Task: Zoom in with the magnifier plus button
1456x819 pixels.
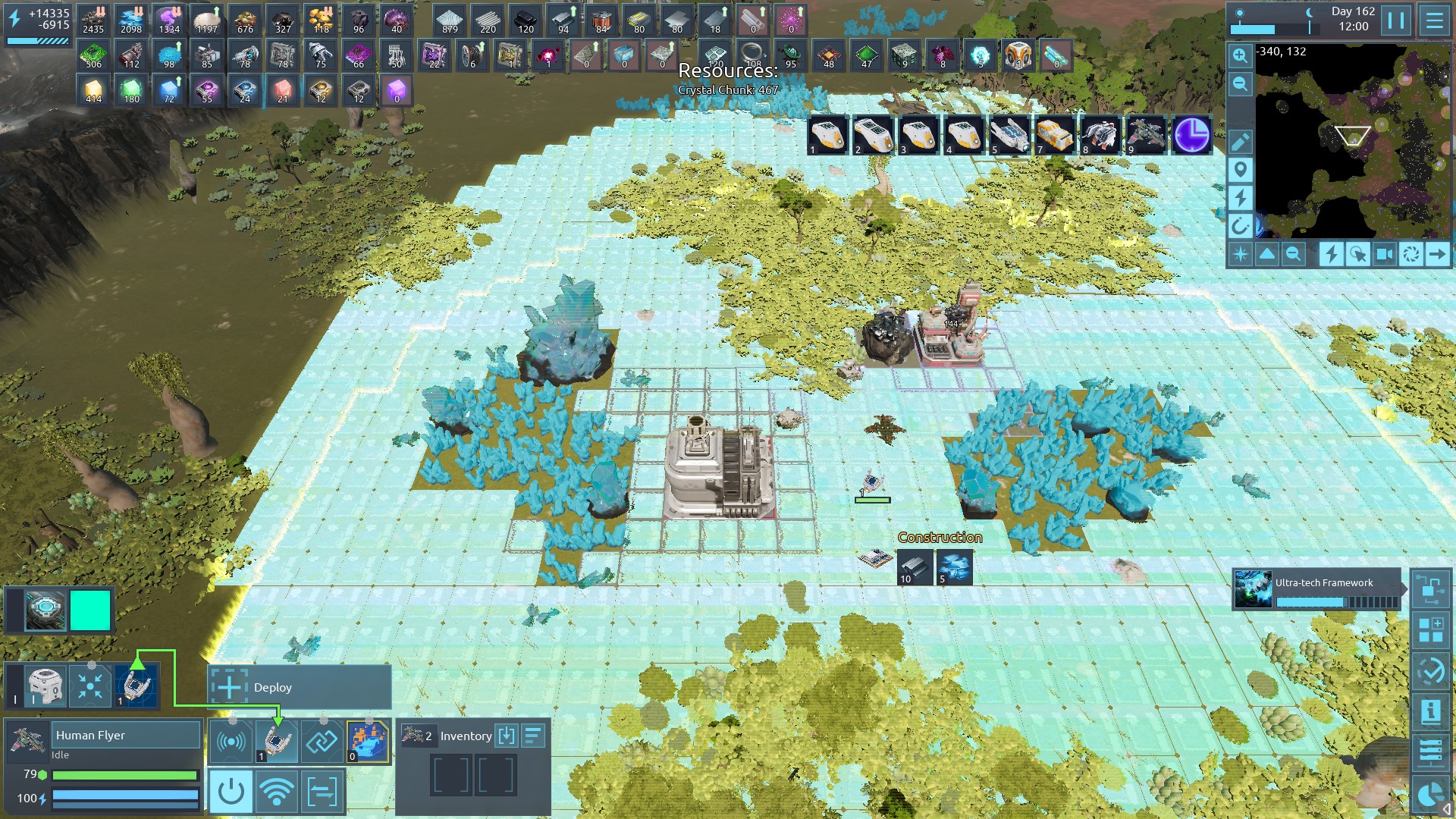Action: (x=1240, y=56)
